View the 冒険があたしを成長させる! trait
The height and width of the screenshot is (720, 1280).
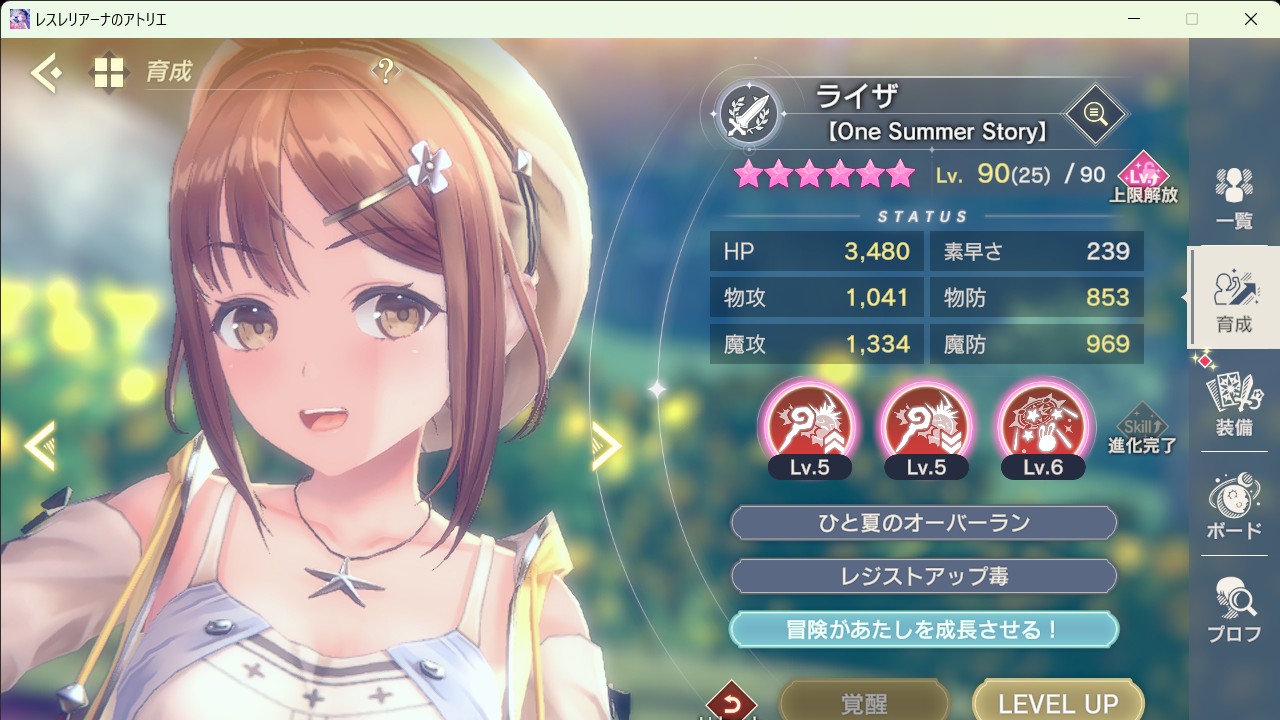pos(923,629)
